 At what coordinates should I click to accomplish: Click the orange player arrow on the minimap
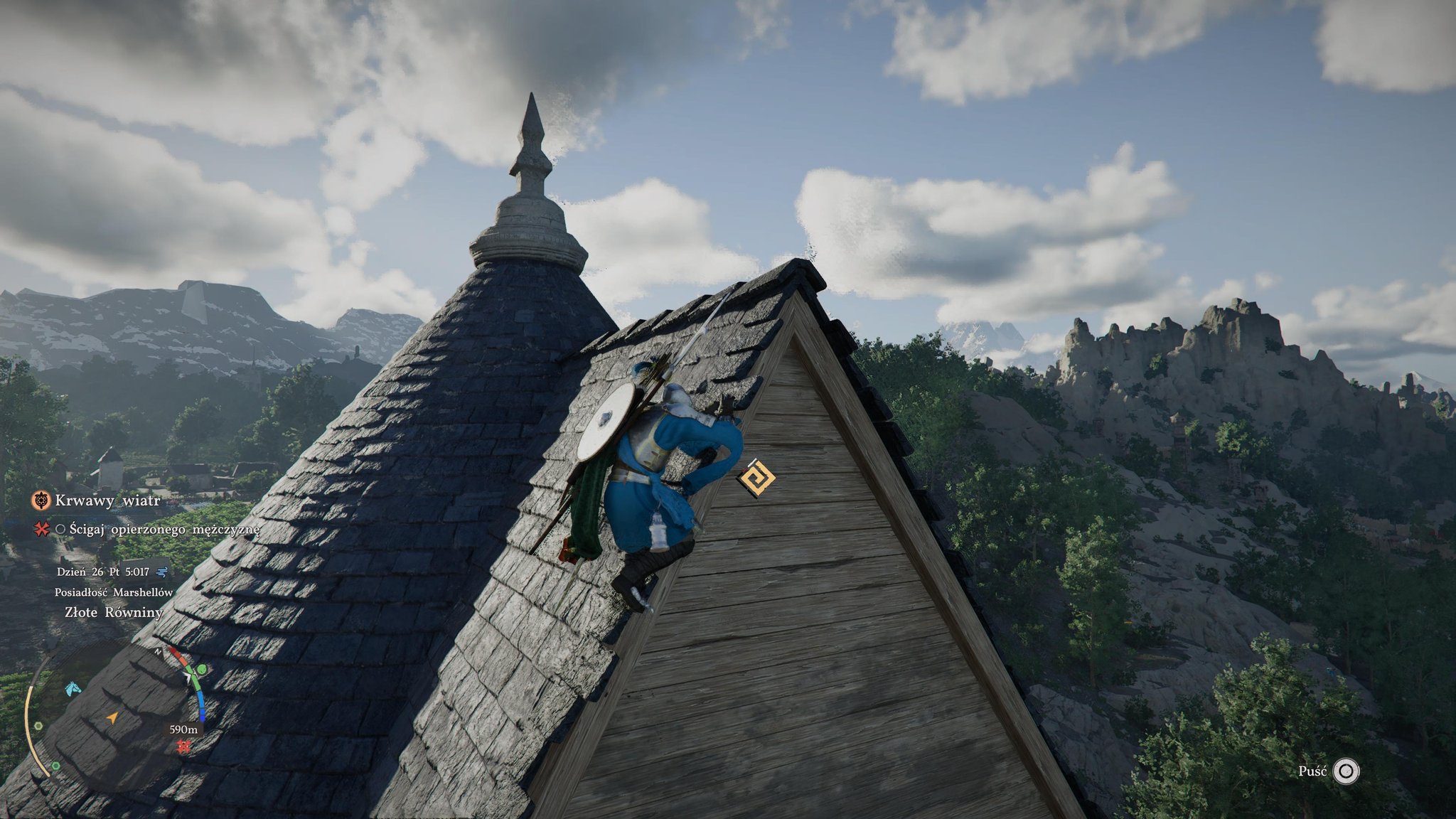point(111,719)
